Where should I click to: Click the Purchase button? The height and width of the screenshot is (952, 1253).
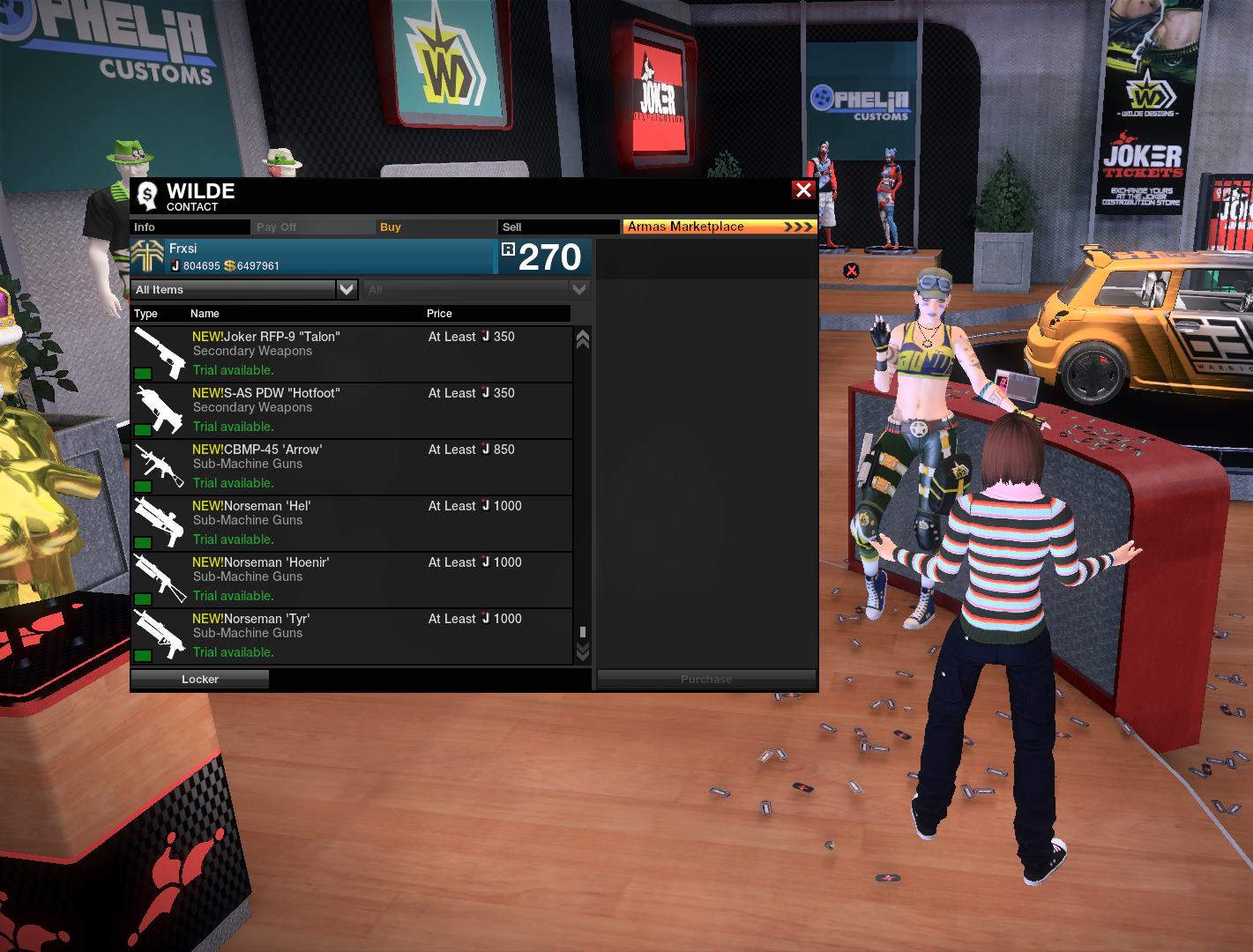706,679
